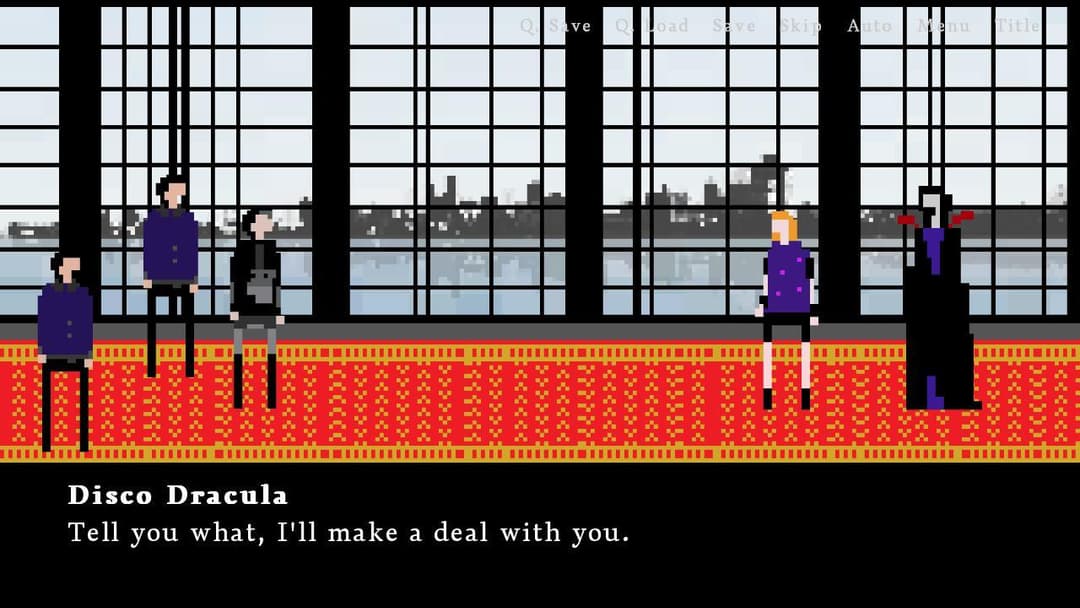Open the Save screen

coord(734,26)
